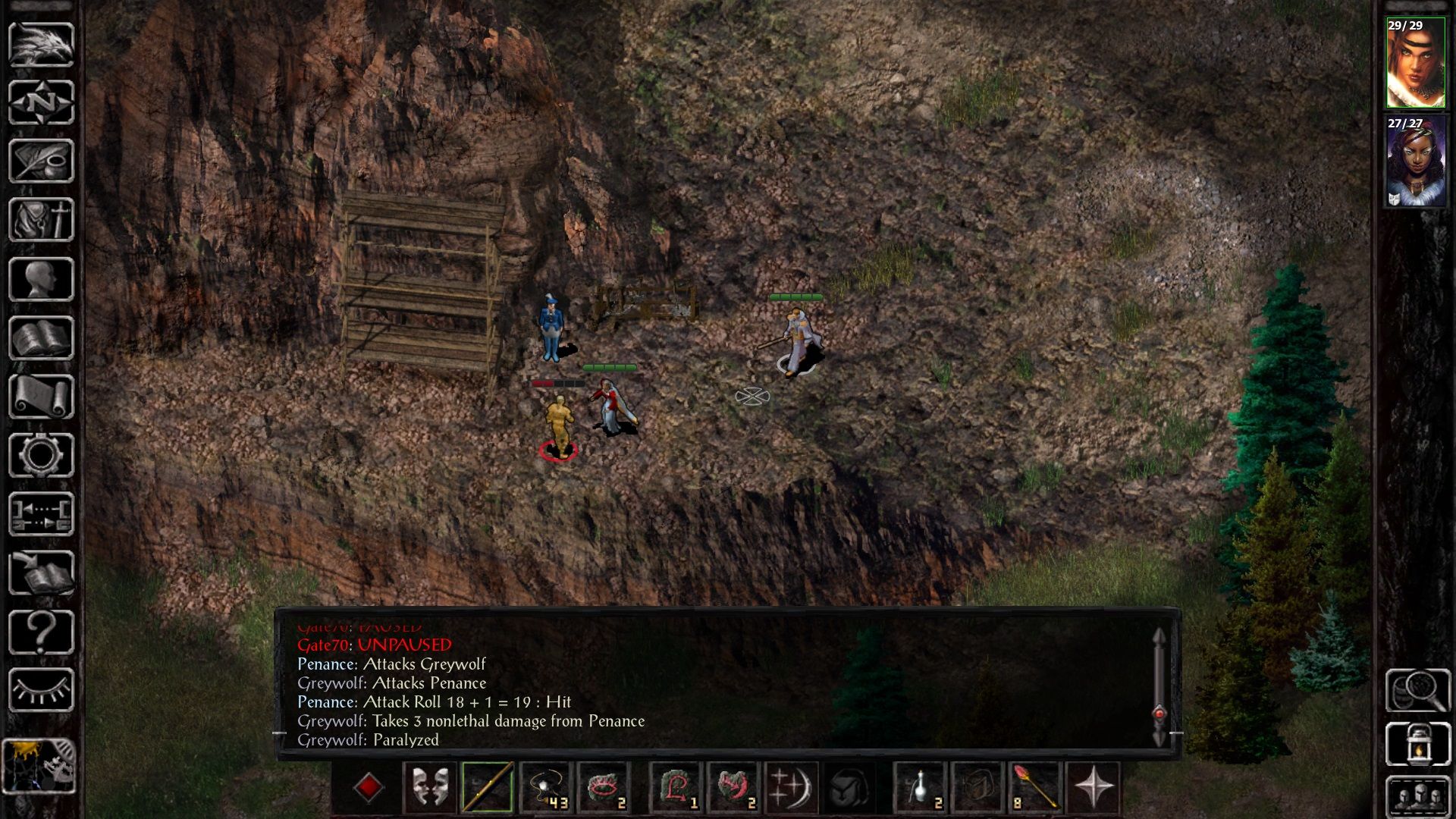Open the area map with the compass icon

[x=41, y=102]
